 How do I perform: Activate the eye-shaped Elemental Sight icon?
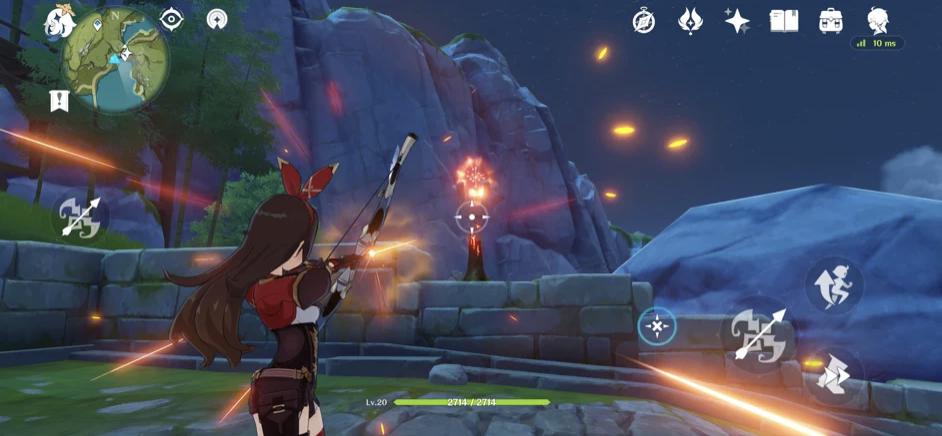point(172,19)
